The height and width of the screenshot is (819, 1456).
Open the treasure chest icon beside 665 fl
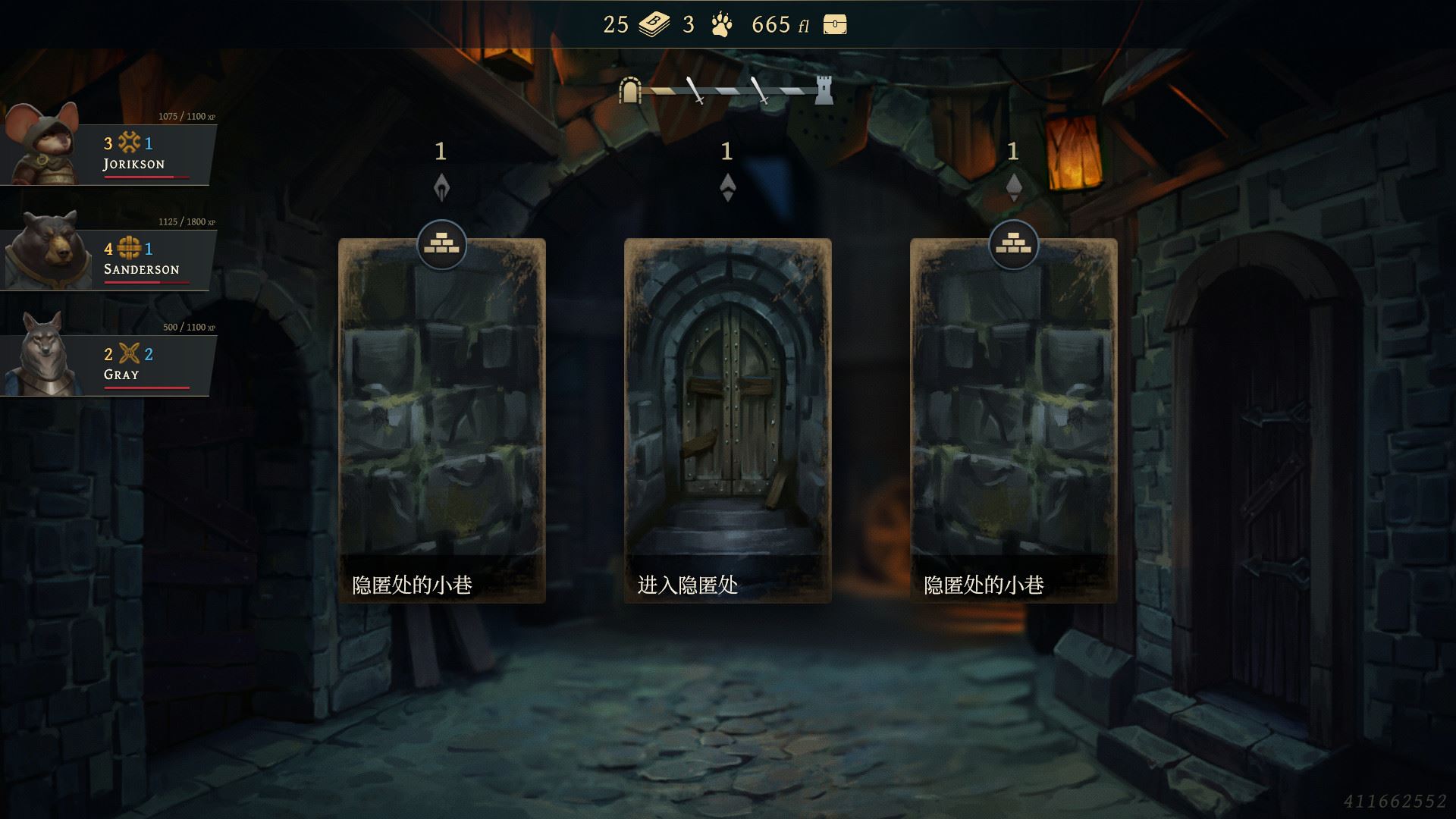coord(834,25)
